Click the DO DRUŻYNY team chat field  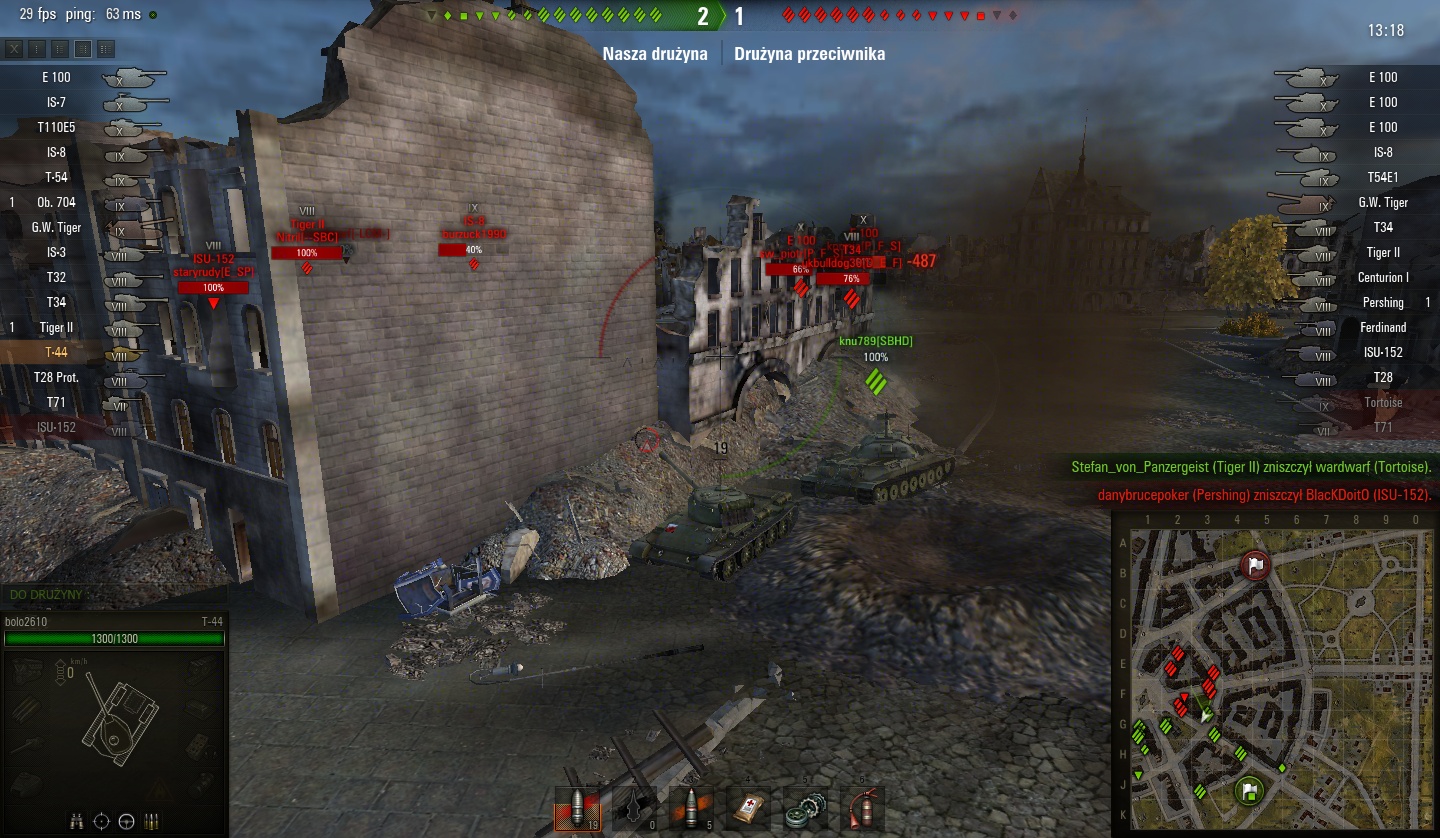point(110,595)
